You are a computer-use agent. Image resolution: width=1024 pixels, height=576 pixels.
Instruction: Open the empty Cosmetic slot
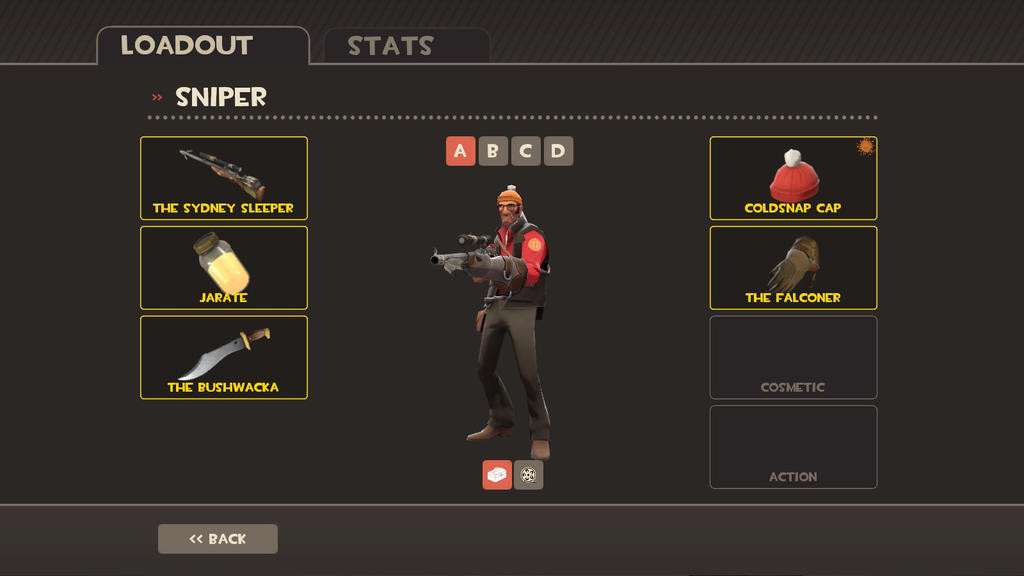pos(793,357)
